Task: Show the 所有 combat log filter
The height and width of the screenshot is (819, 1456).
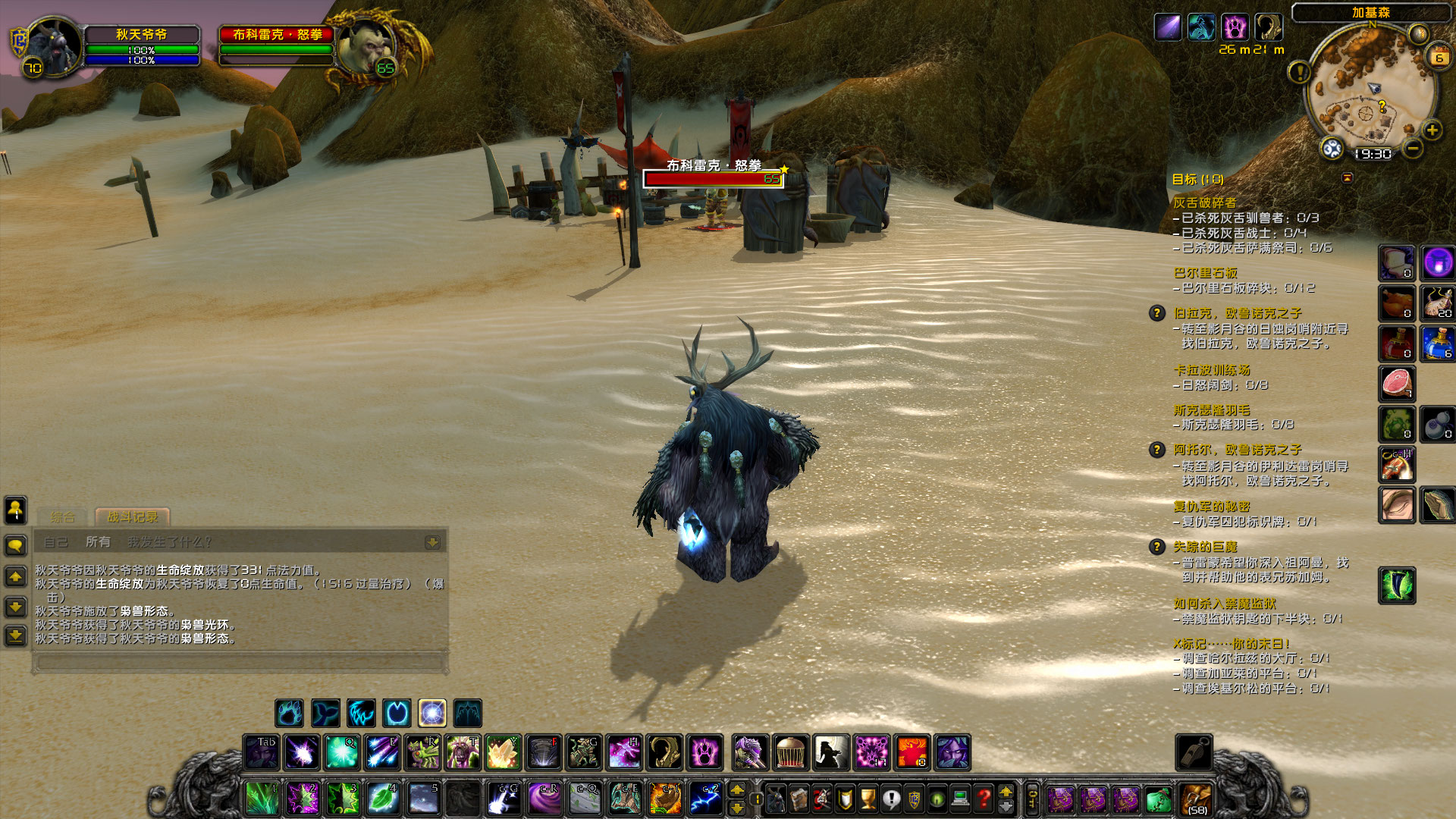Action: click(98, 542)
